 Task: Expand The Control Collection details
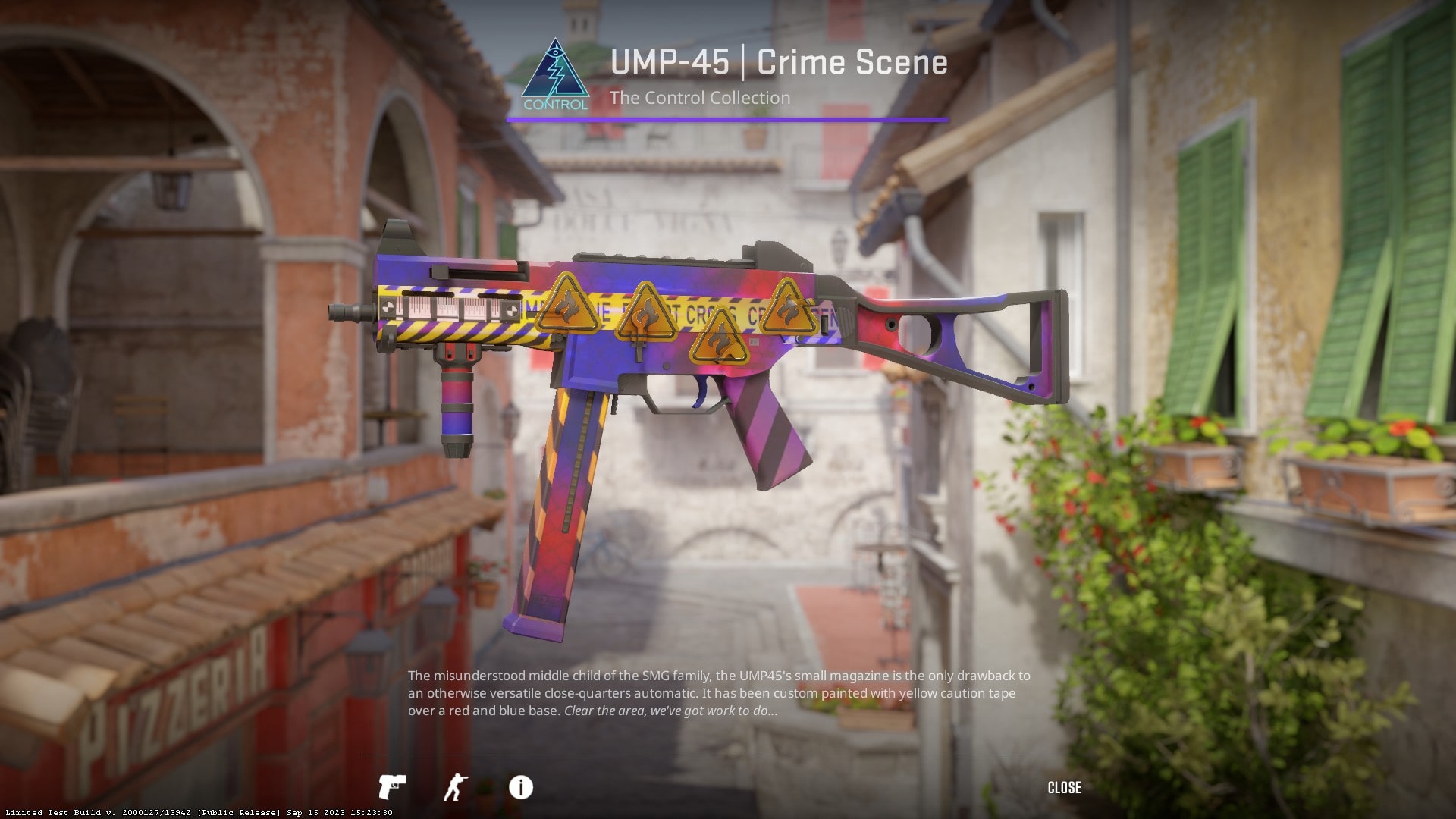(x=699, y=98)
